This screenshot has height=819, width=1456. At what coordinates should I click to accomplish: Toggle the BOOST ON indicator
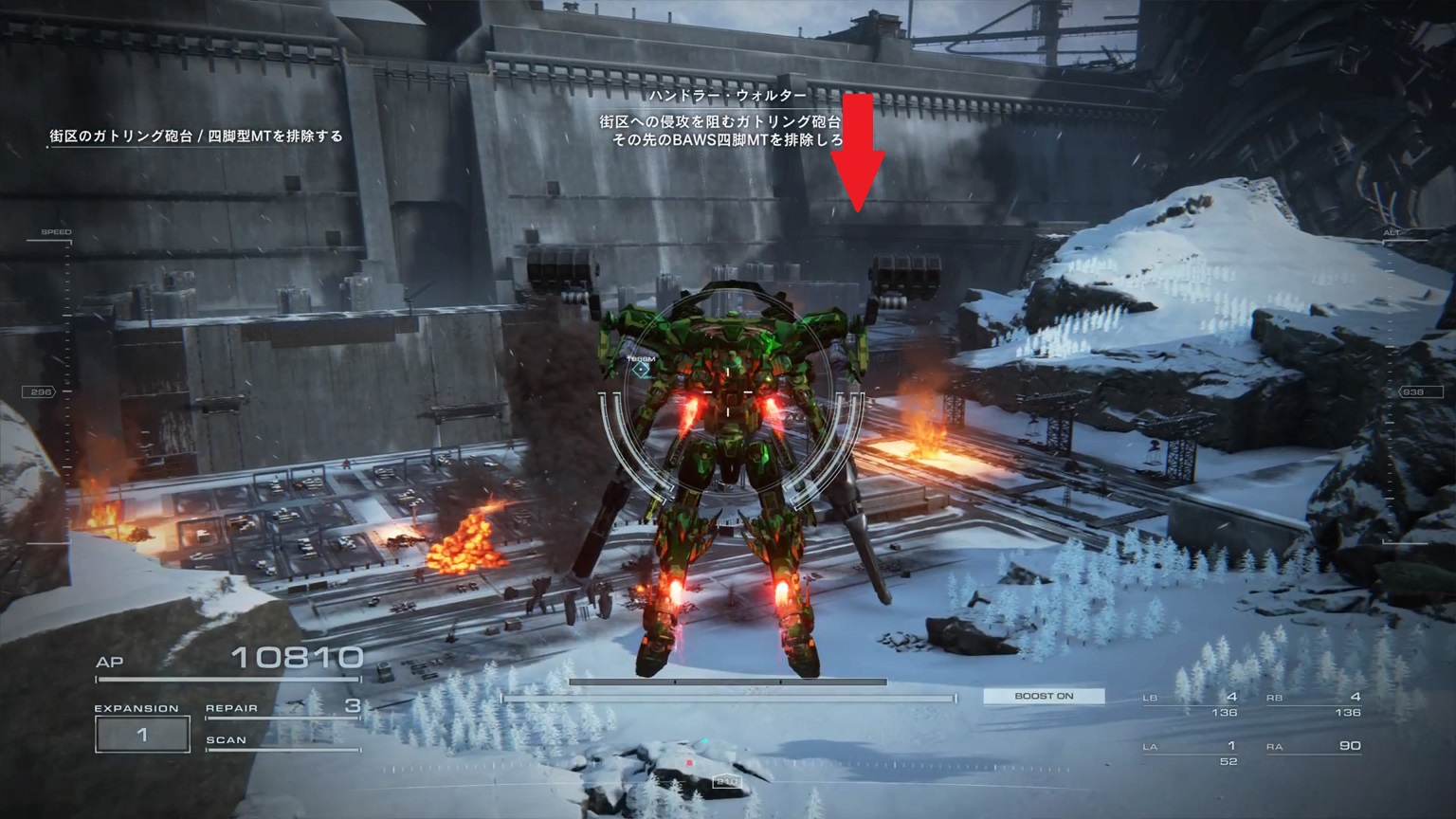(x=1044, y=696)
